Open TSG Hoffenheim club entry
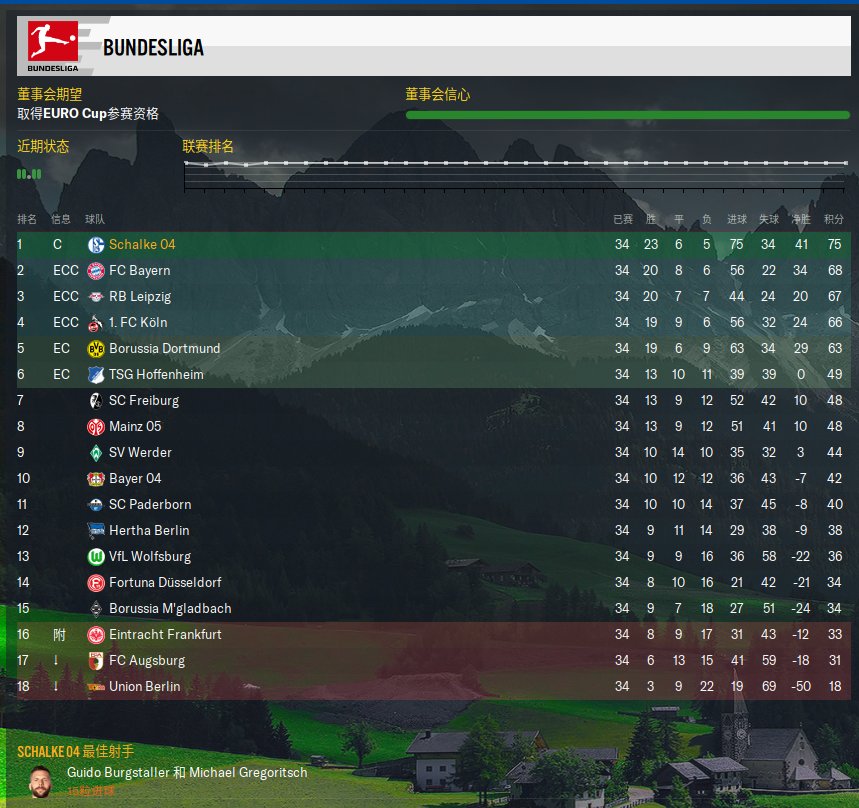 [156, 375]
